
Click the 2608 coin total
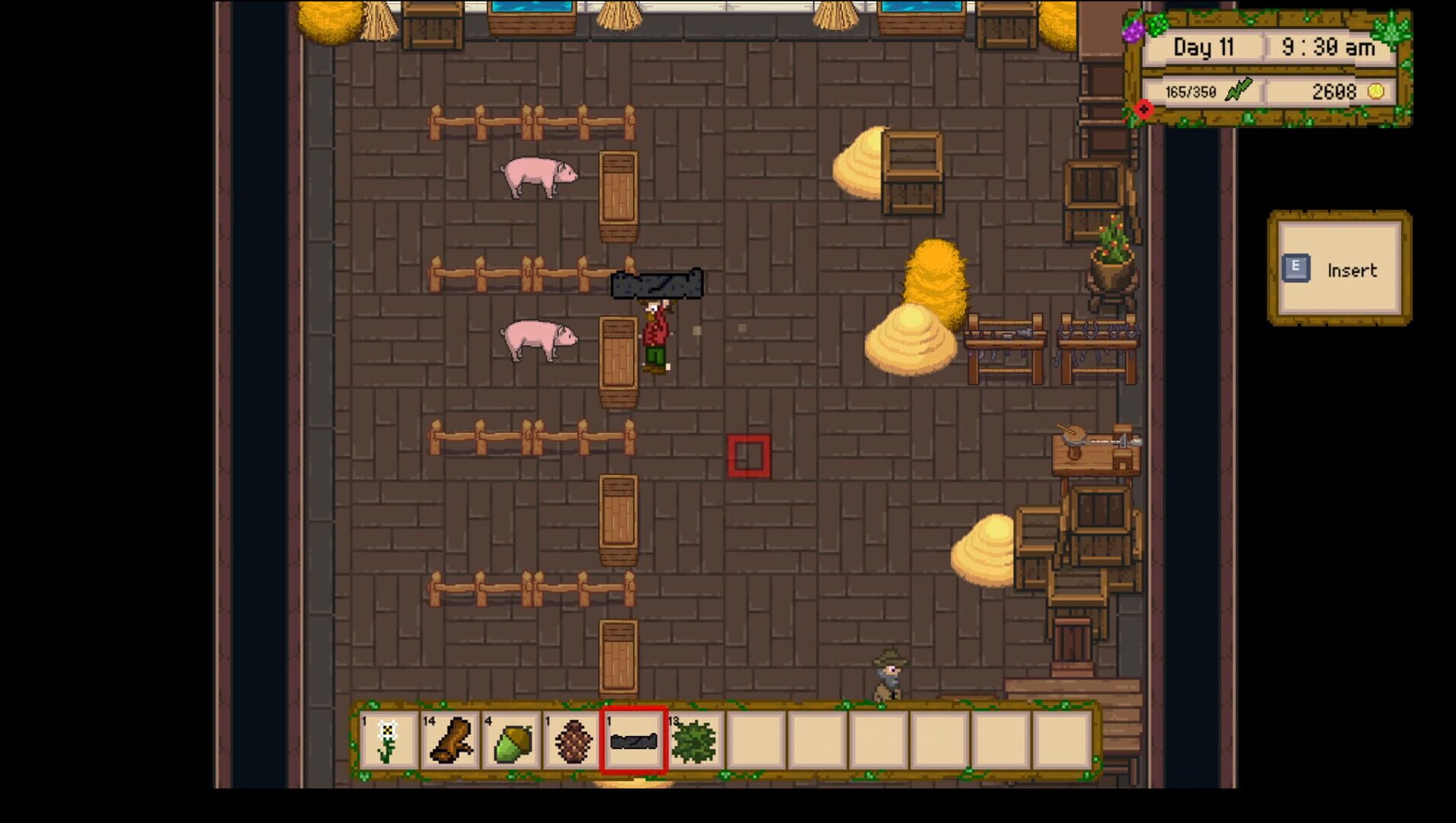(x=1333, y=91)
